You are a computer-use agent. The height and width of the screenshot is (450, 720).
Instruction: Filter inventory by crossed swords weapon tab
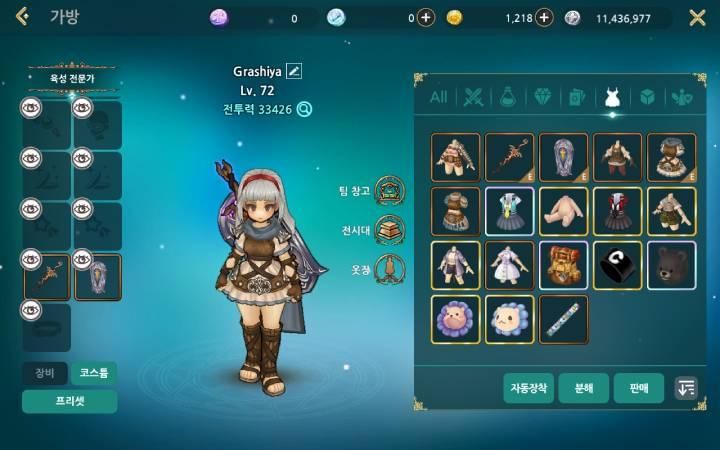click(472, 97)
